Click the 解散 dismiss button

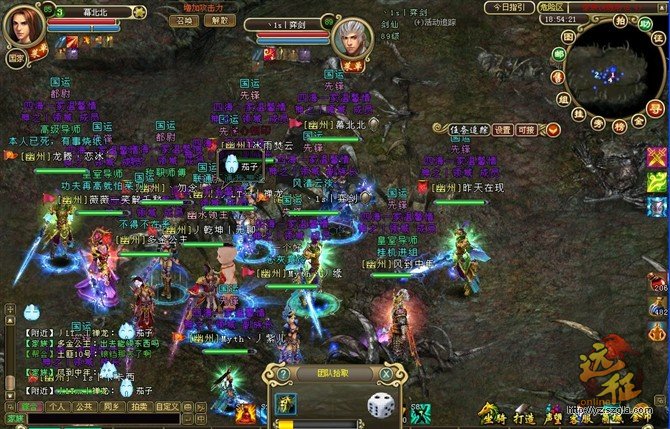pyautogui.click(x=219, y=20)
